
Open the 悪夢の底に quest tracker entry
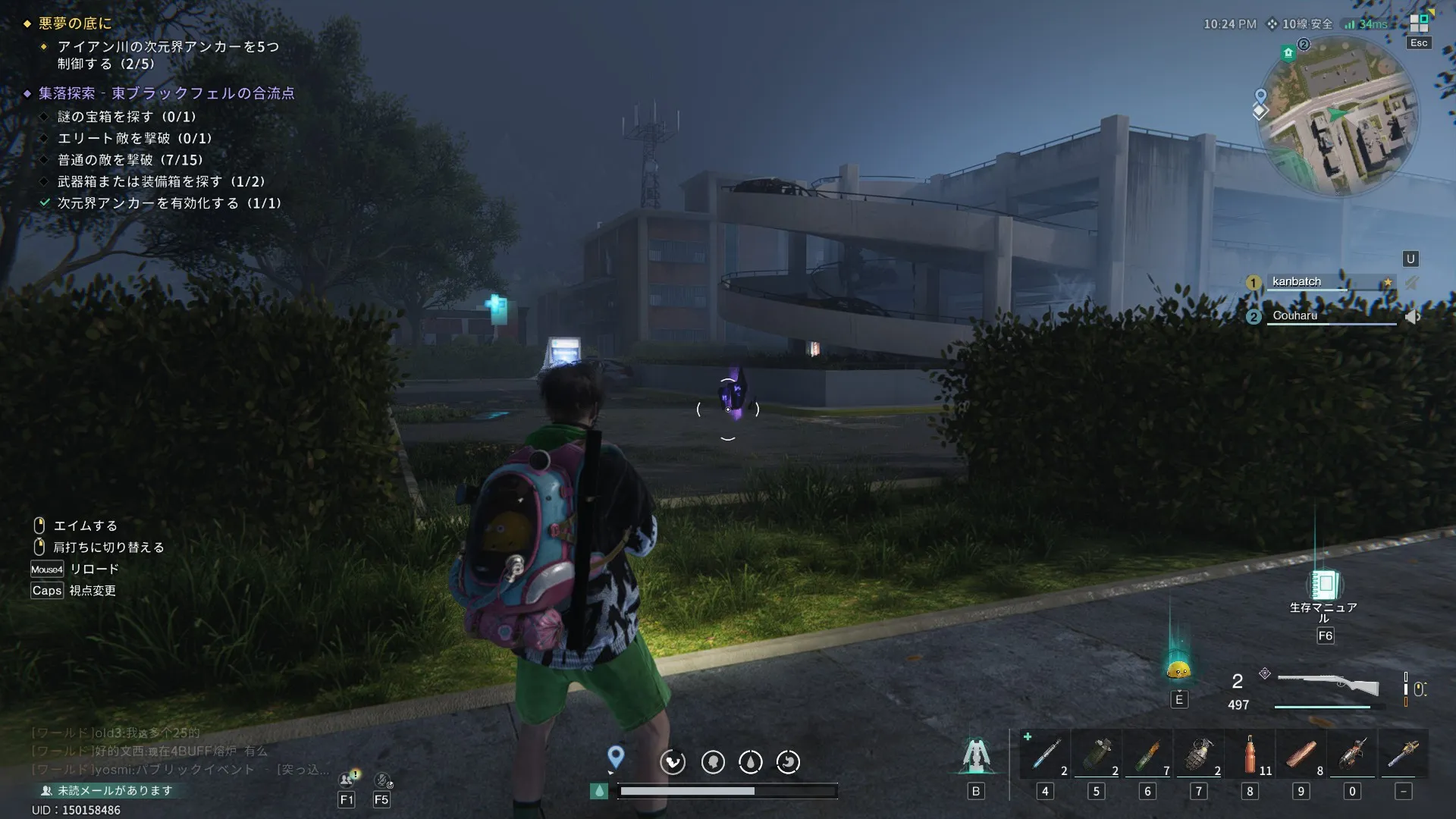(75, 24)
